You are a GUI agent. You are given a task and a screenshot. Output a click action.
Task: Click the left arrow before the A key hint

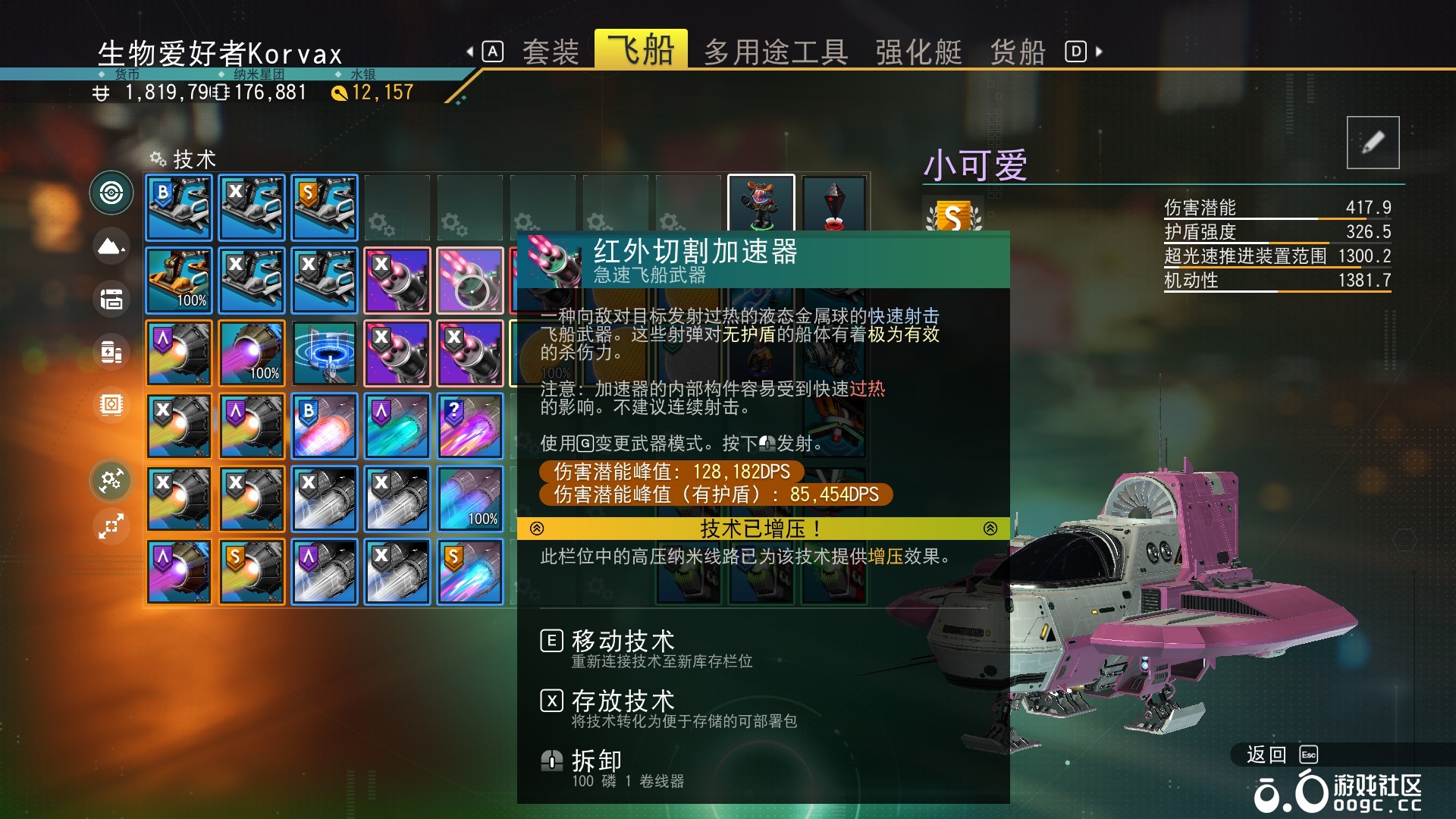click(x=470, y=50)
